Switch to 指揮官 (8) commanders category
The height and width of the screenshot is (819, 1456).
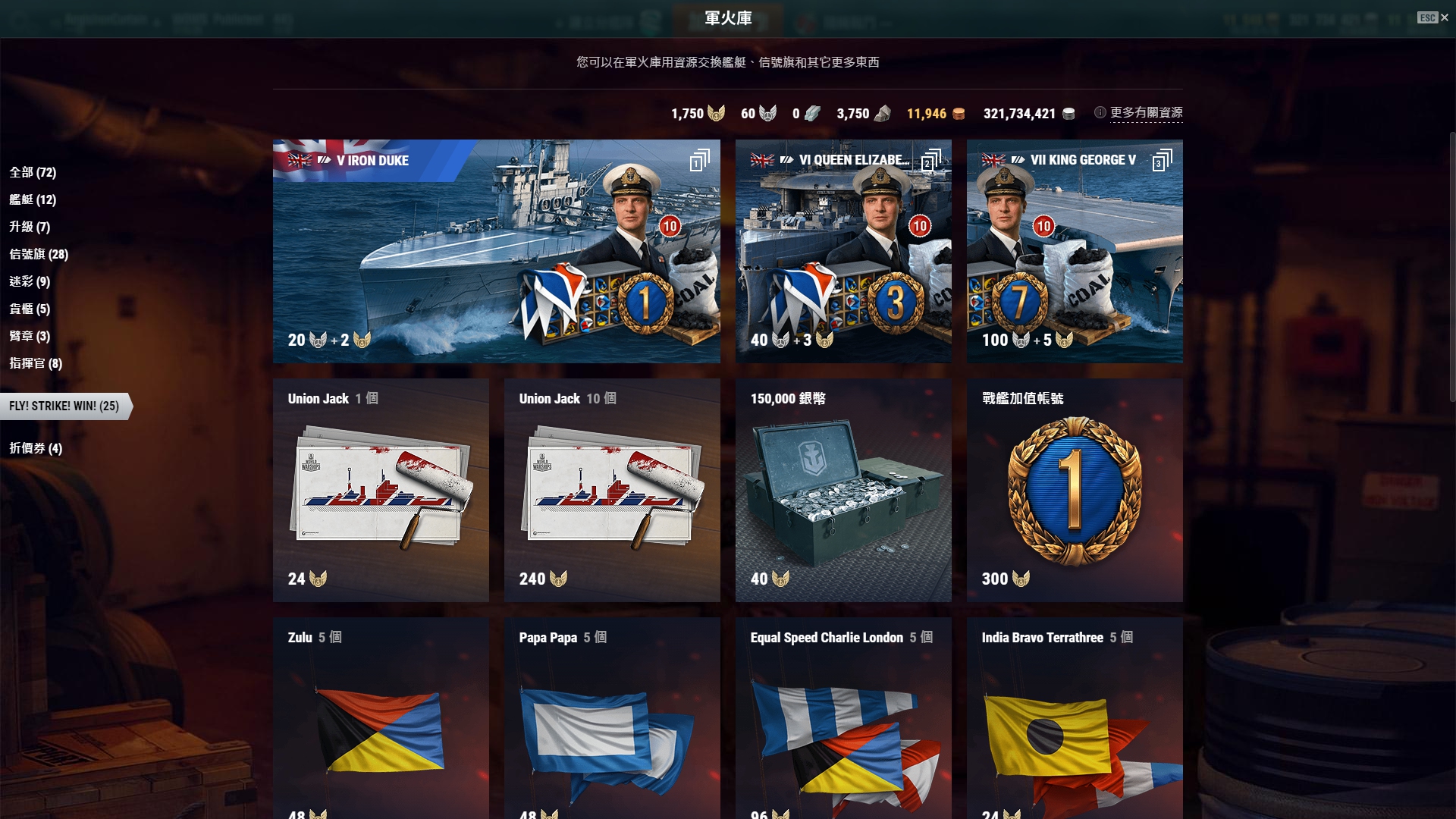tap(36, 363)
